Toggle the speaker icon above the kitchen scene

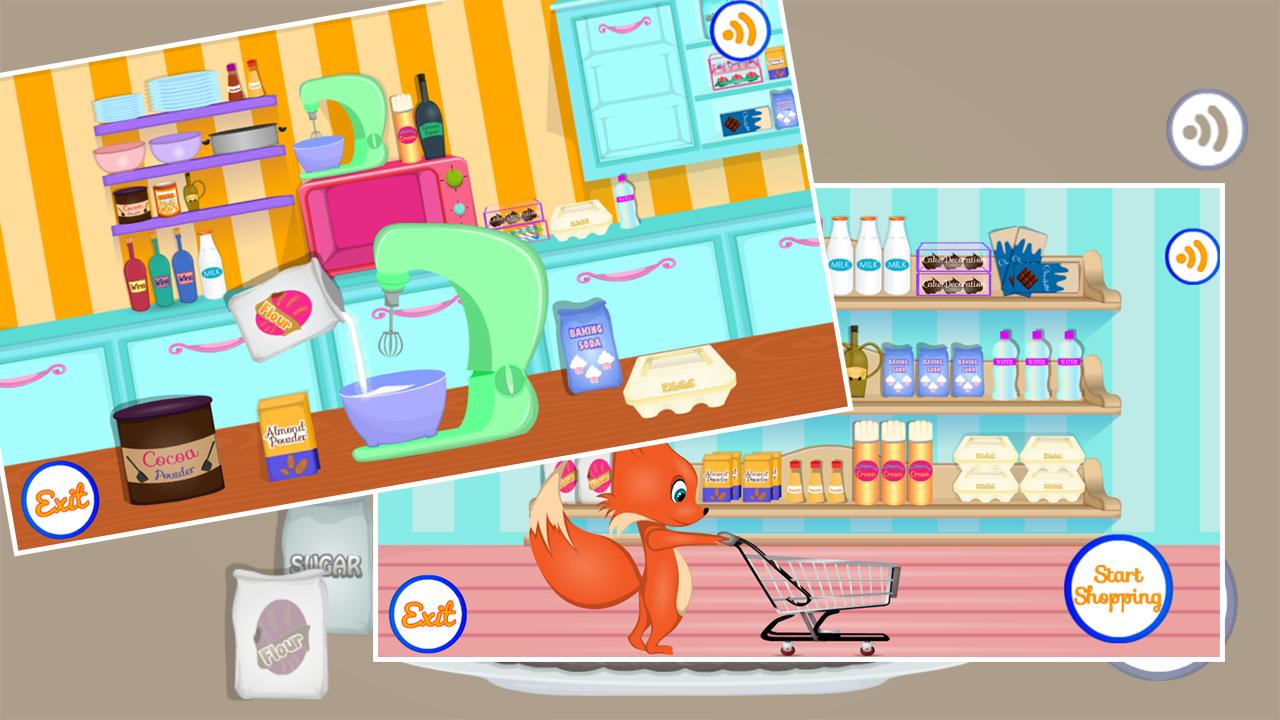click(x=740, y=30)
